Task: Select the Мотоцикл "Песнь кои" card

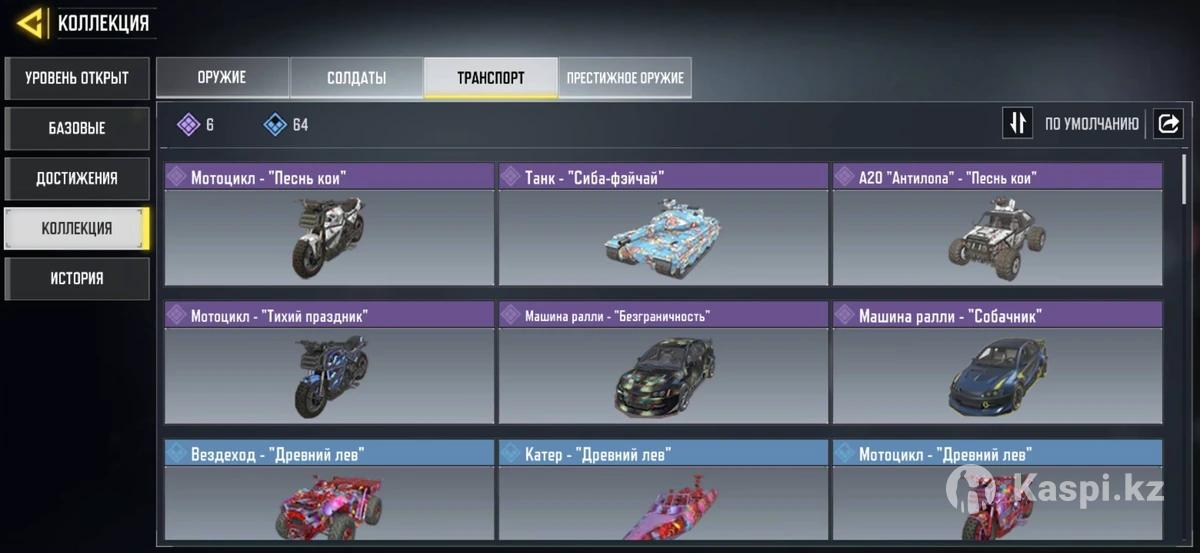Action: (329, 225)
